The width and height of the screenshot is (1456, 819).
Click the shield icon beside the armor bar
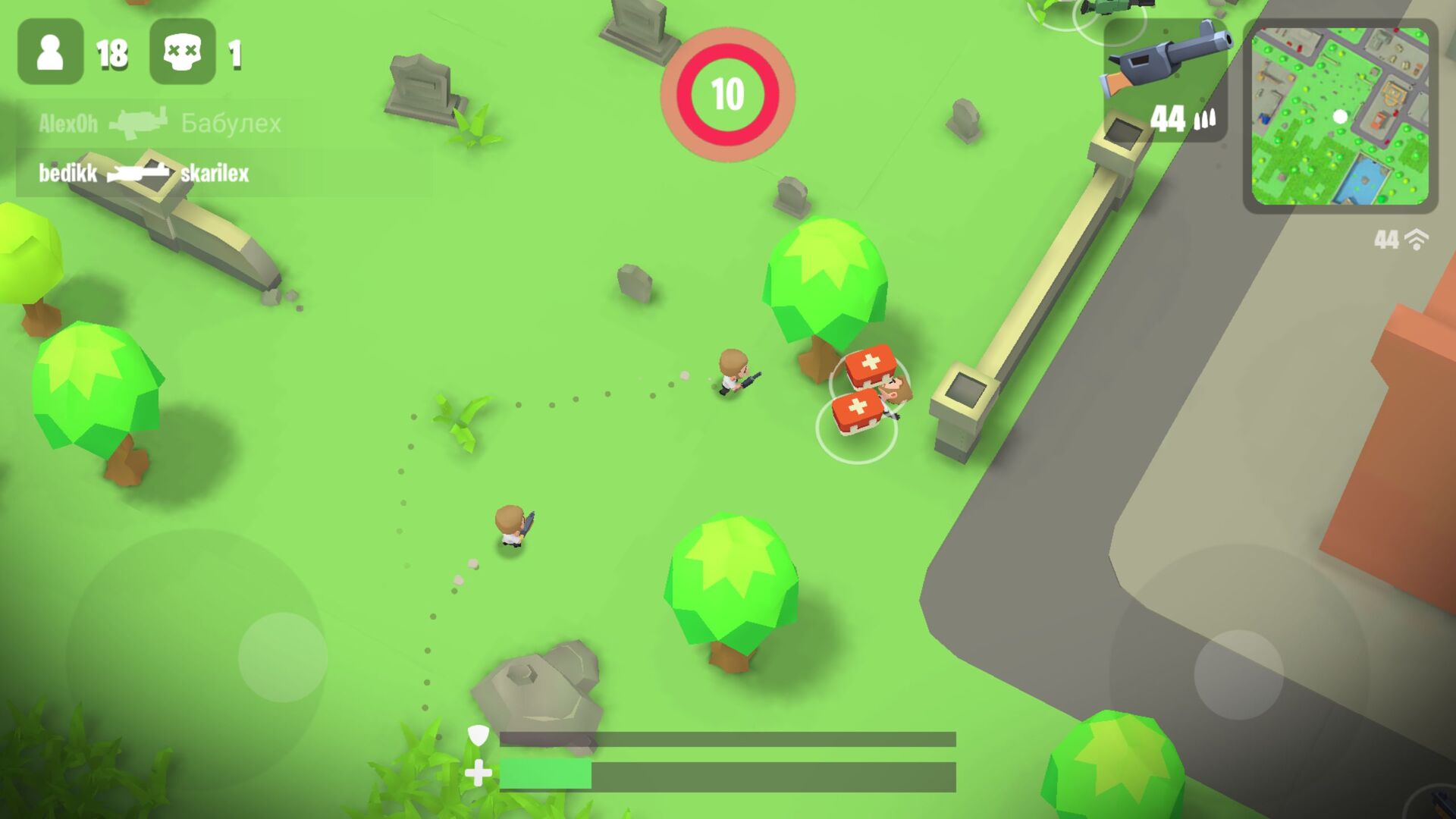tap(479, 736)
